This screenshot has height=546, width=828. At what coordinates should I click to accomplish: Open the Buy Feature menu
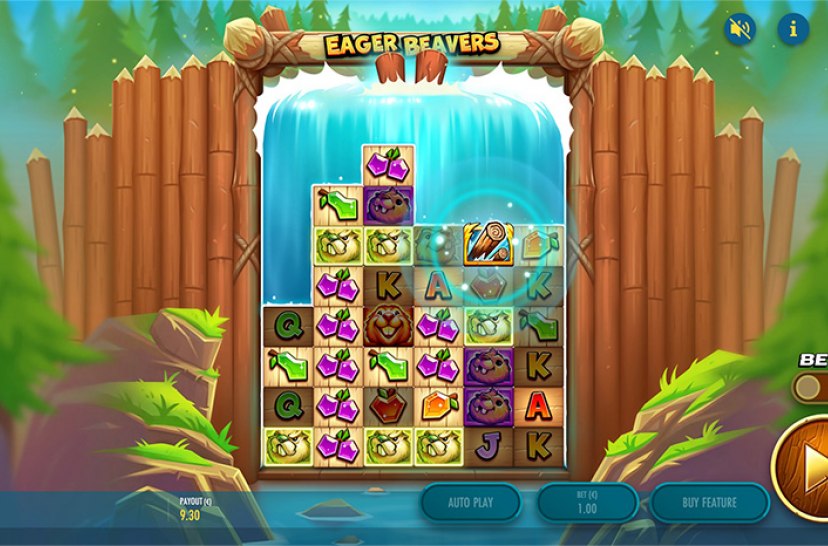click(709, 502)
